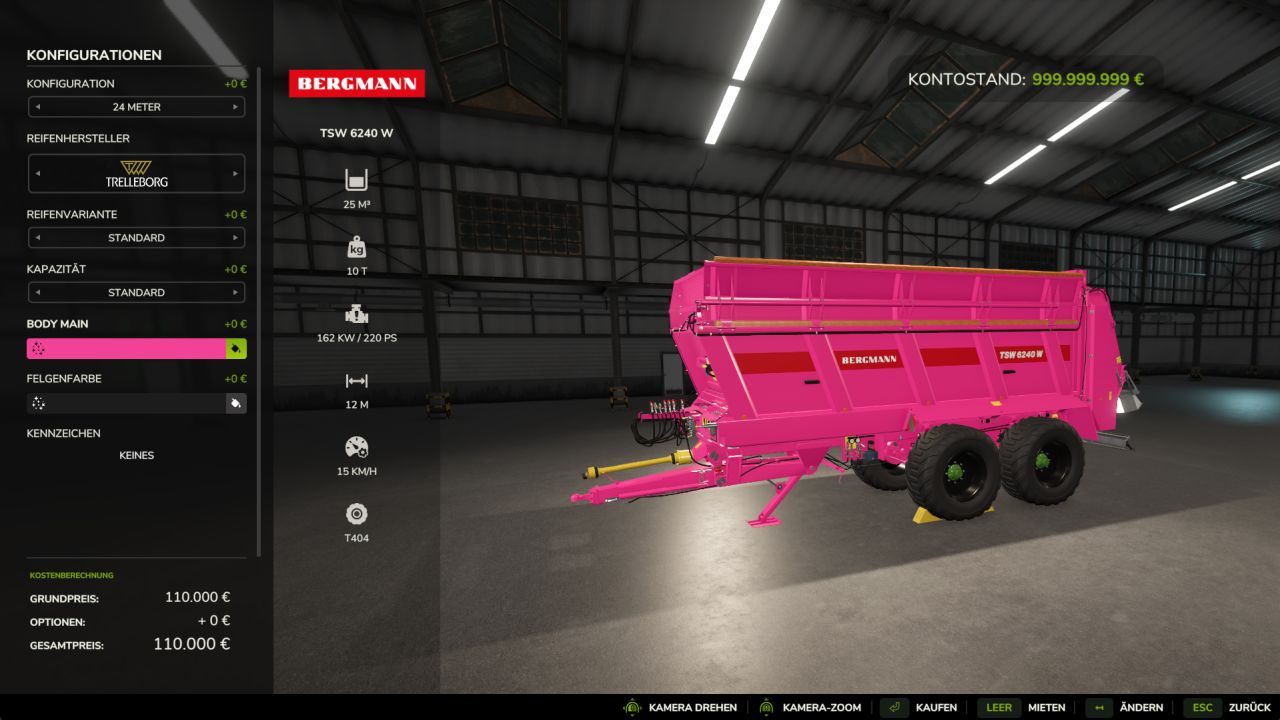Switch to previous Reifenhersteller brand
Image resolution: width=1280 pixels, height=720 pixels.
[x=38, y=173]
